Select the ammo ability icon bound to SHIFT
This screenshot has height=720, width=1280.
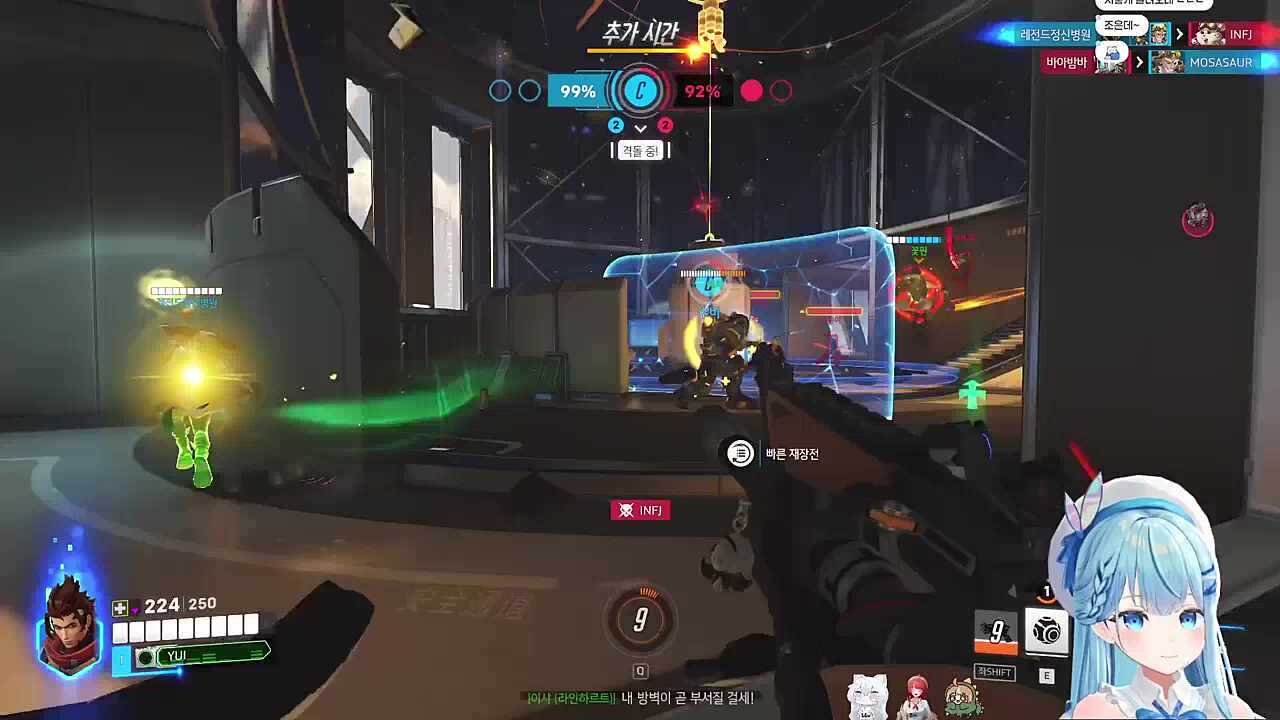(x=994, y=632)
